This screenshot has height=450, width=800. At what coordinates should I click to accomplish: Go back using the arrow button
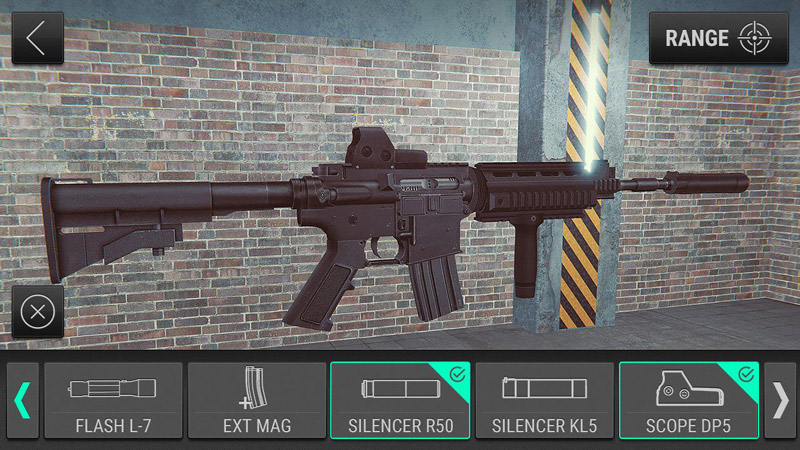click(x=38, y=38)
